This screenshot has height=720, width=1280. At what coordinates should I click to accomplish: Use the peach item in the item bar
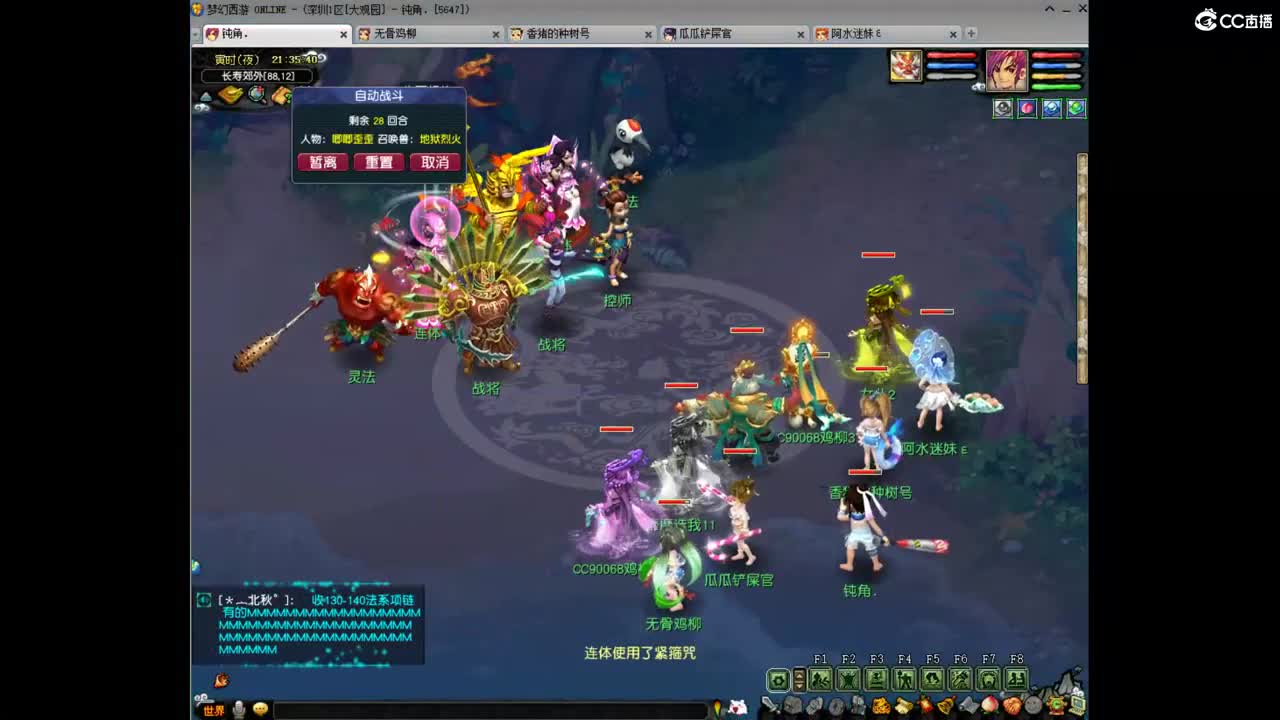click(988, 704)
